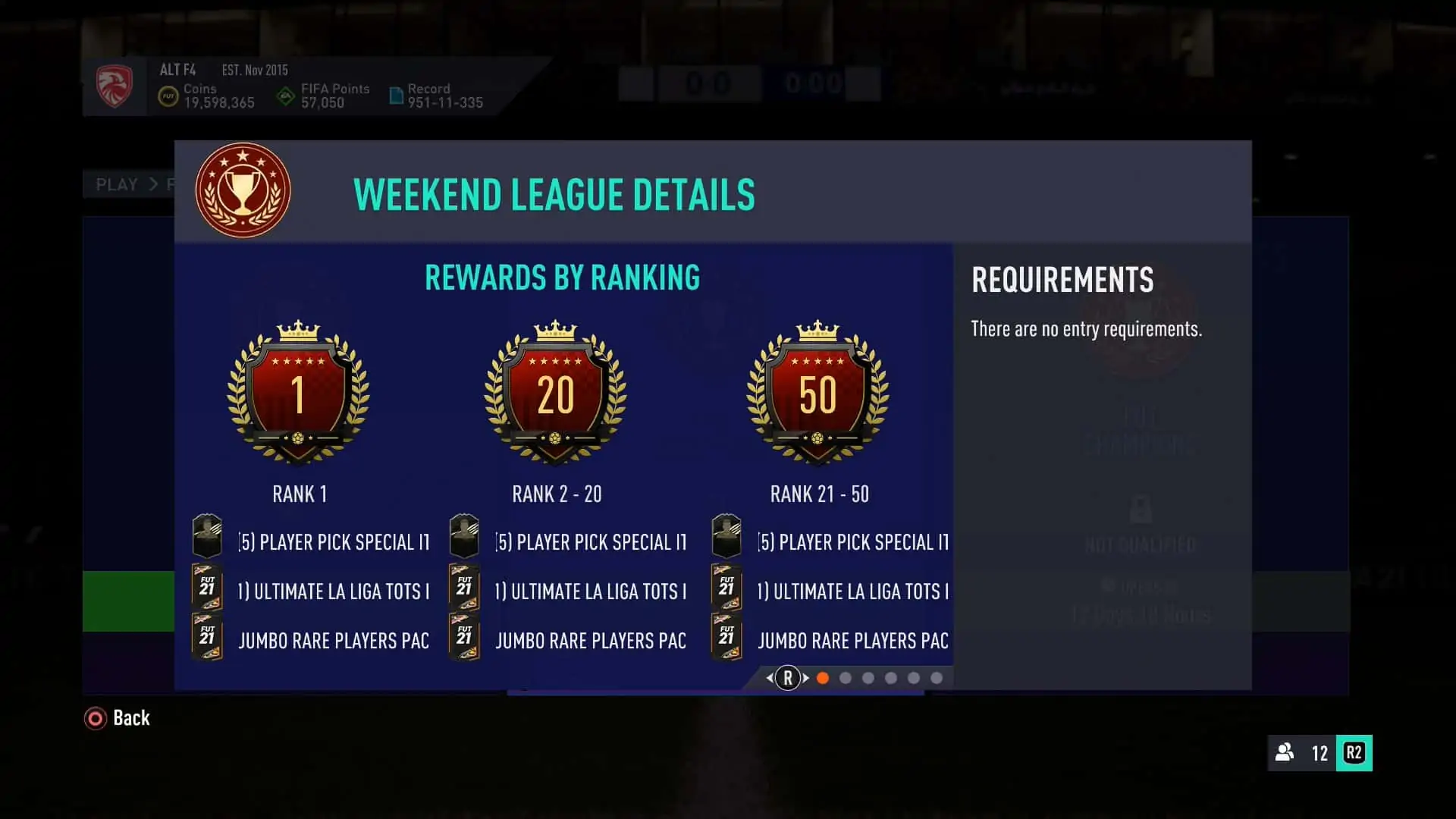Screen dimensions: 1456x819
Task: Select the Weekend League trophy emblem
Action: pos(242,190)
